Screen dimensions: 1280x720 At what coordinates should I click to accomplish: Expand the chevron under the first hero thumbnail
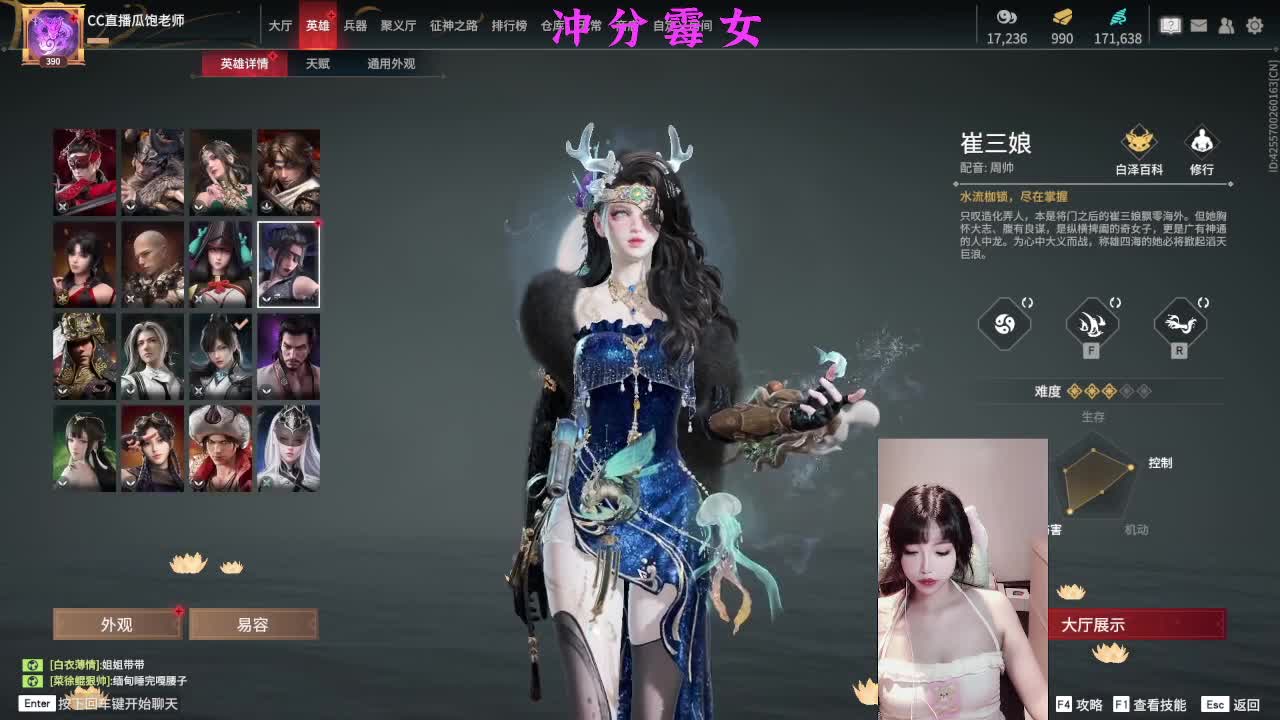click(60, 206)
